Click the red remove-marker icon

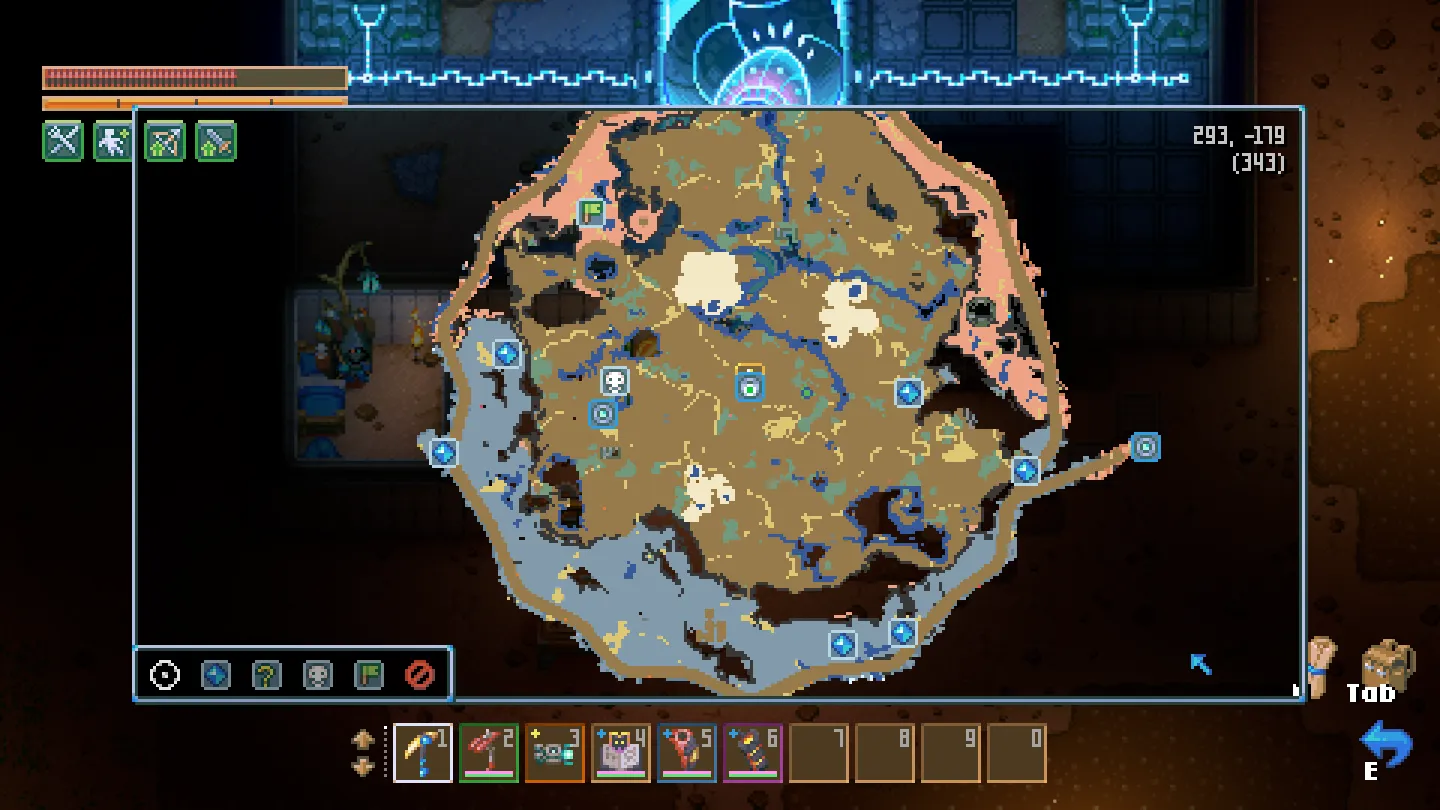(420, 675)
